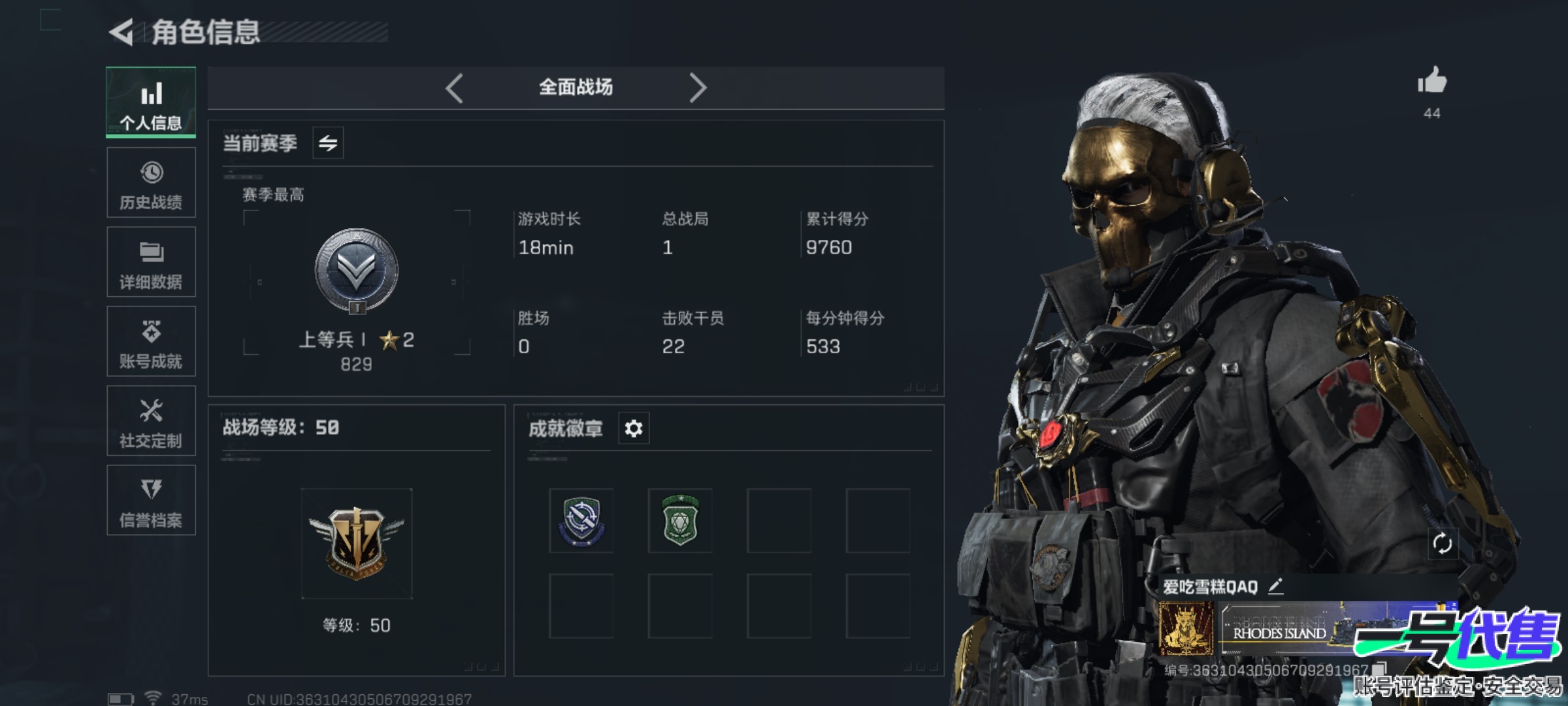Open the 详细数据 tab
The height and width of the screenshot is (706, 1568).
[x=151, y=262]
